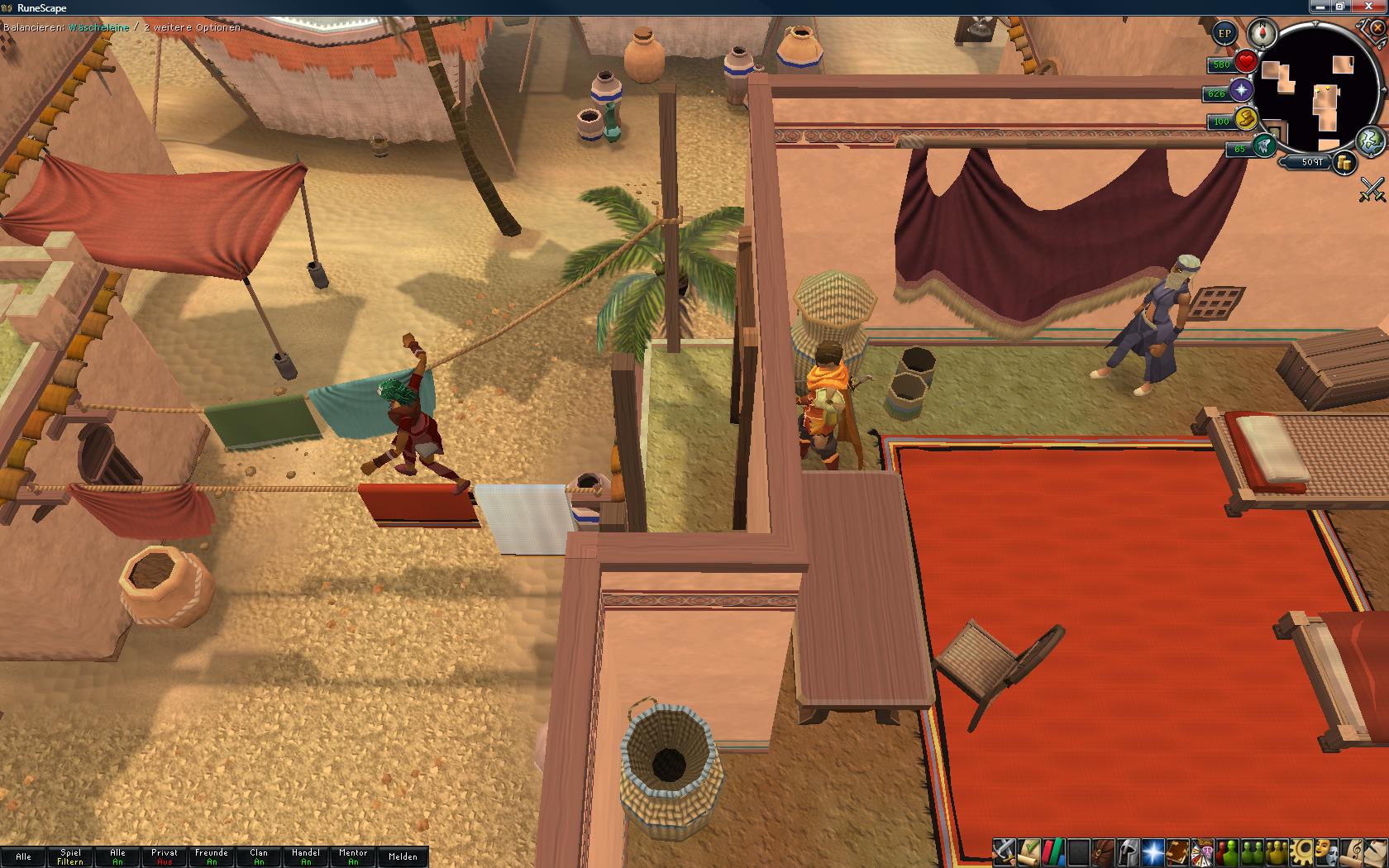Click the red heart lifepoints orb
The image size is (1389, 868).
pos(1247,62)
